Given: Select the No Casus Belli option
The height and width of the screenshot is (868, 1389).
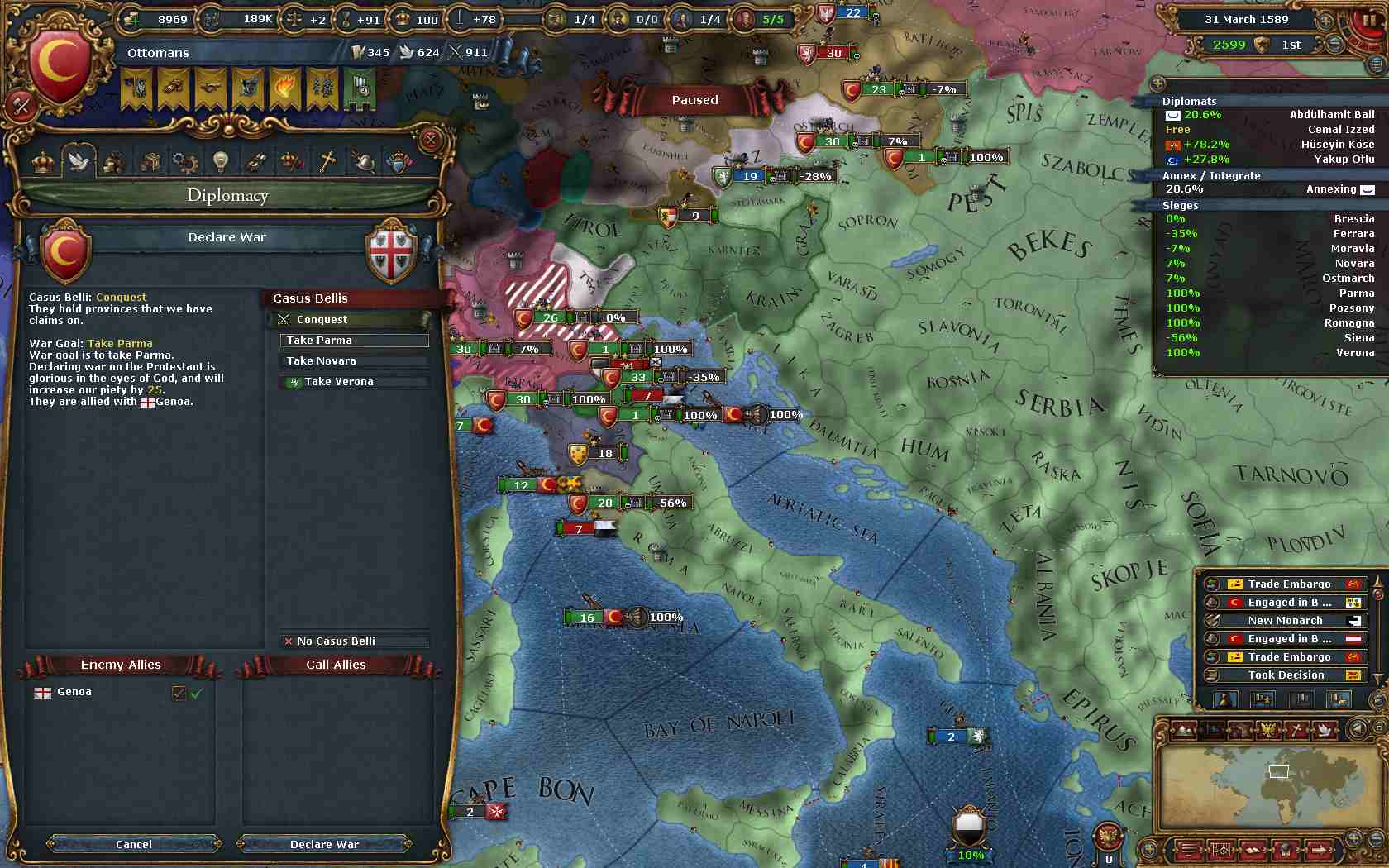Looking at the screenshot, I should click(x=354, y=641).
